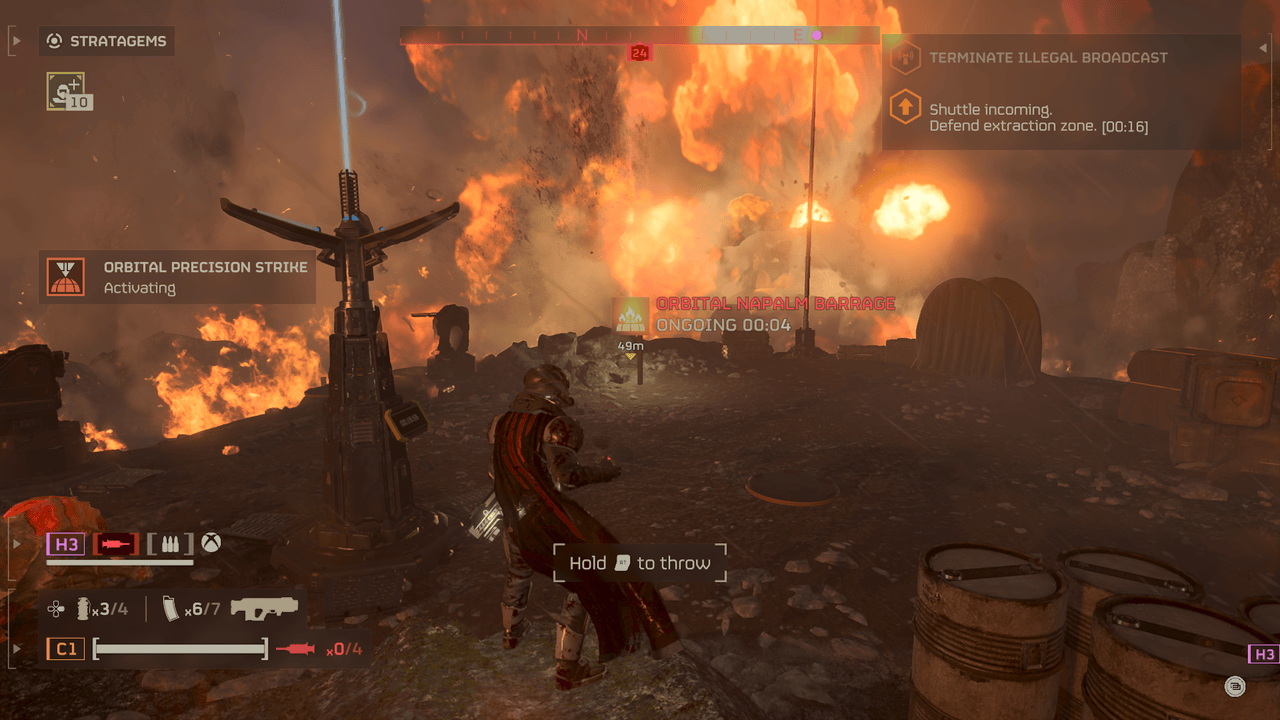The height and width of the screenshot is (720, 1280).
Task: Select the grenade icon
Action: (x=84, y=608)
